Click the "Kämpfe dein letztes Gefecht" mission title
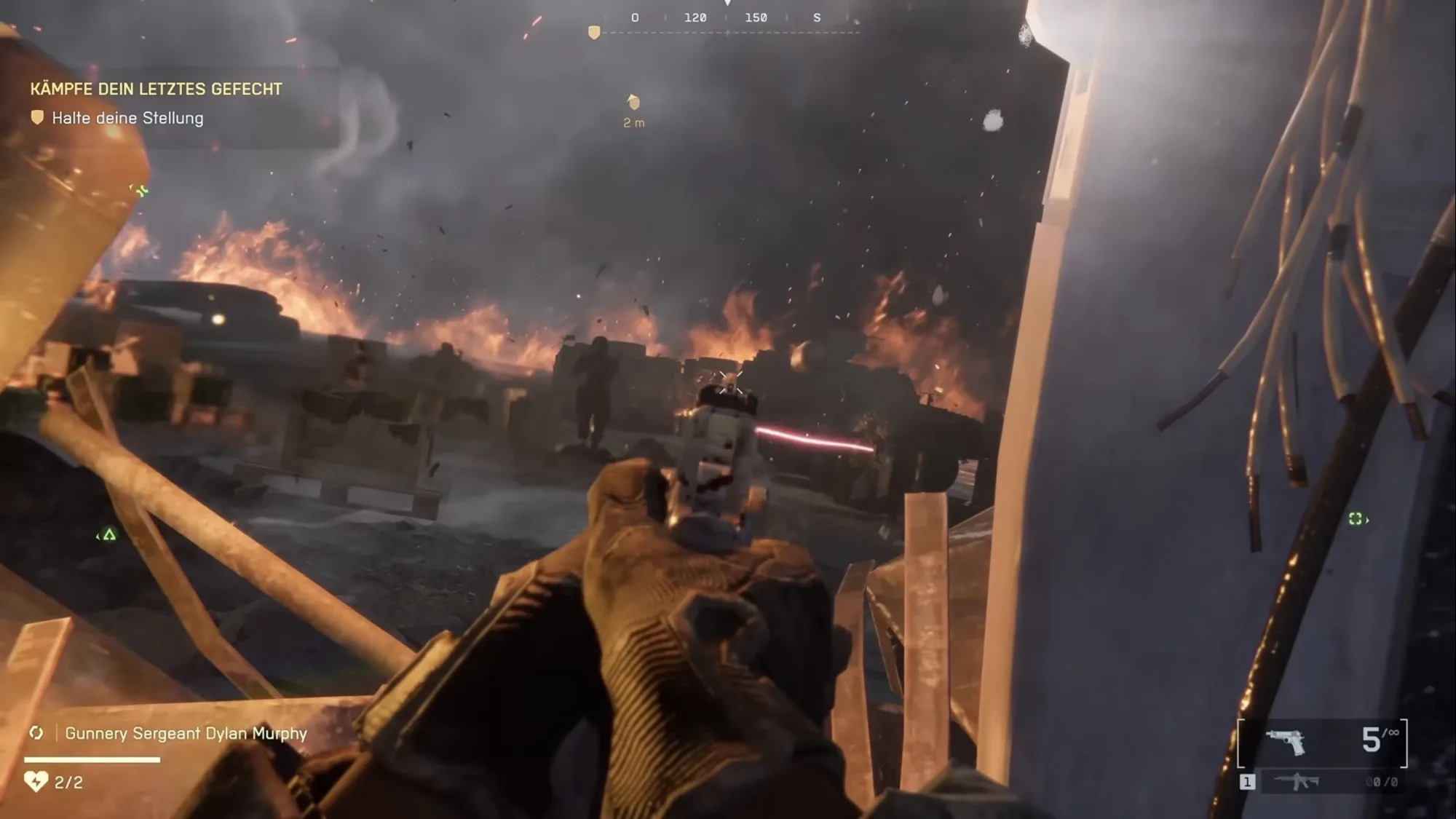Viewport: 1456px width, 819px height. pyautogui.click(x=156, y=89)
